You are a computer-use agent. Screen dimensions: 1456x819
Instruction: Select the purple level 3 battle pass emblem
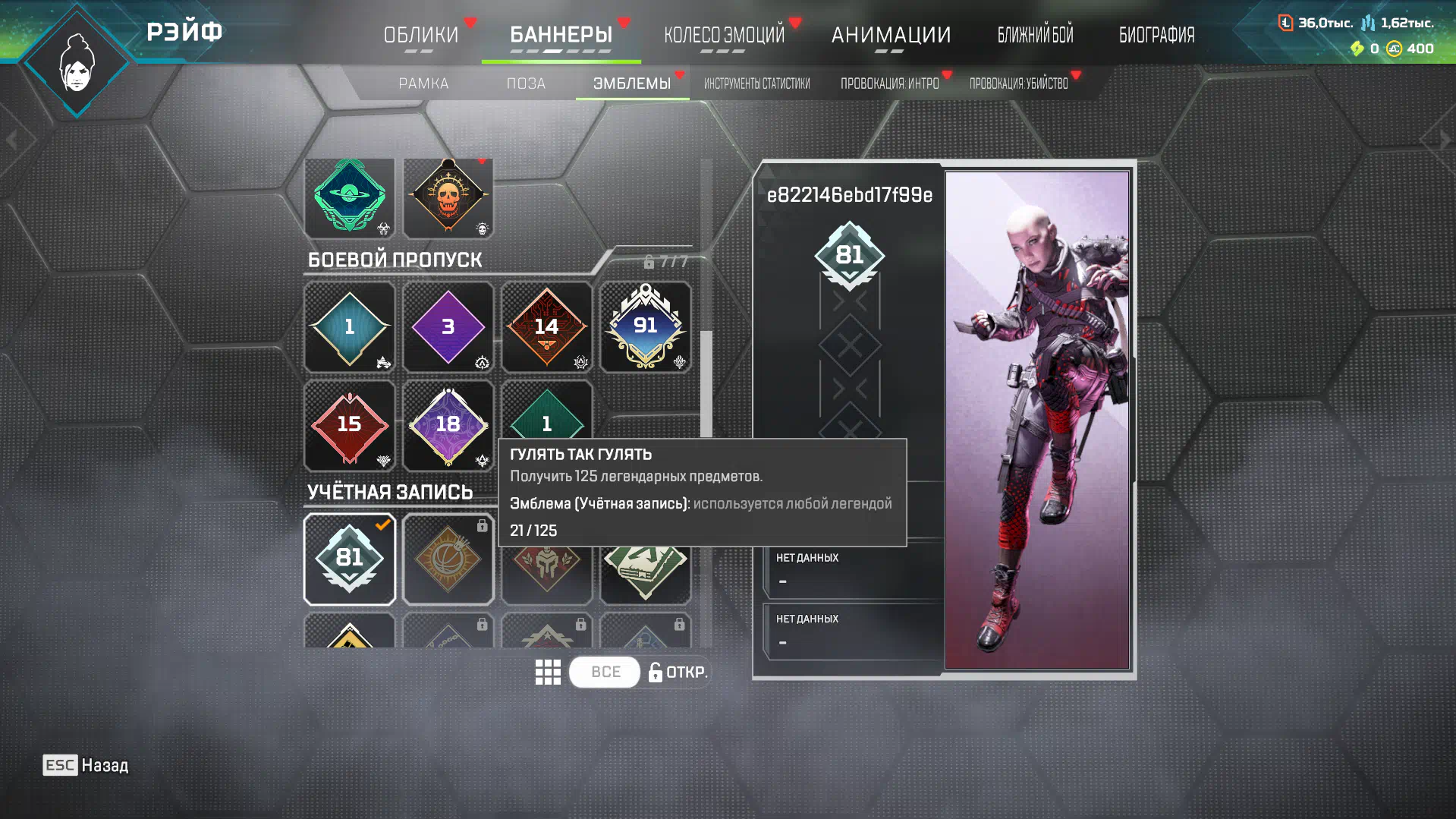pos(448,327)
